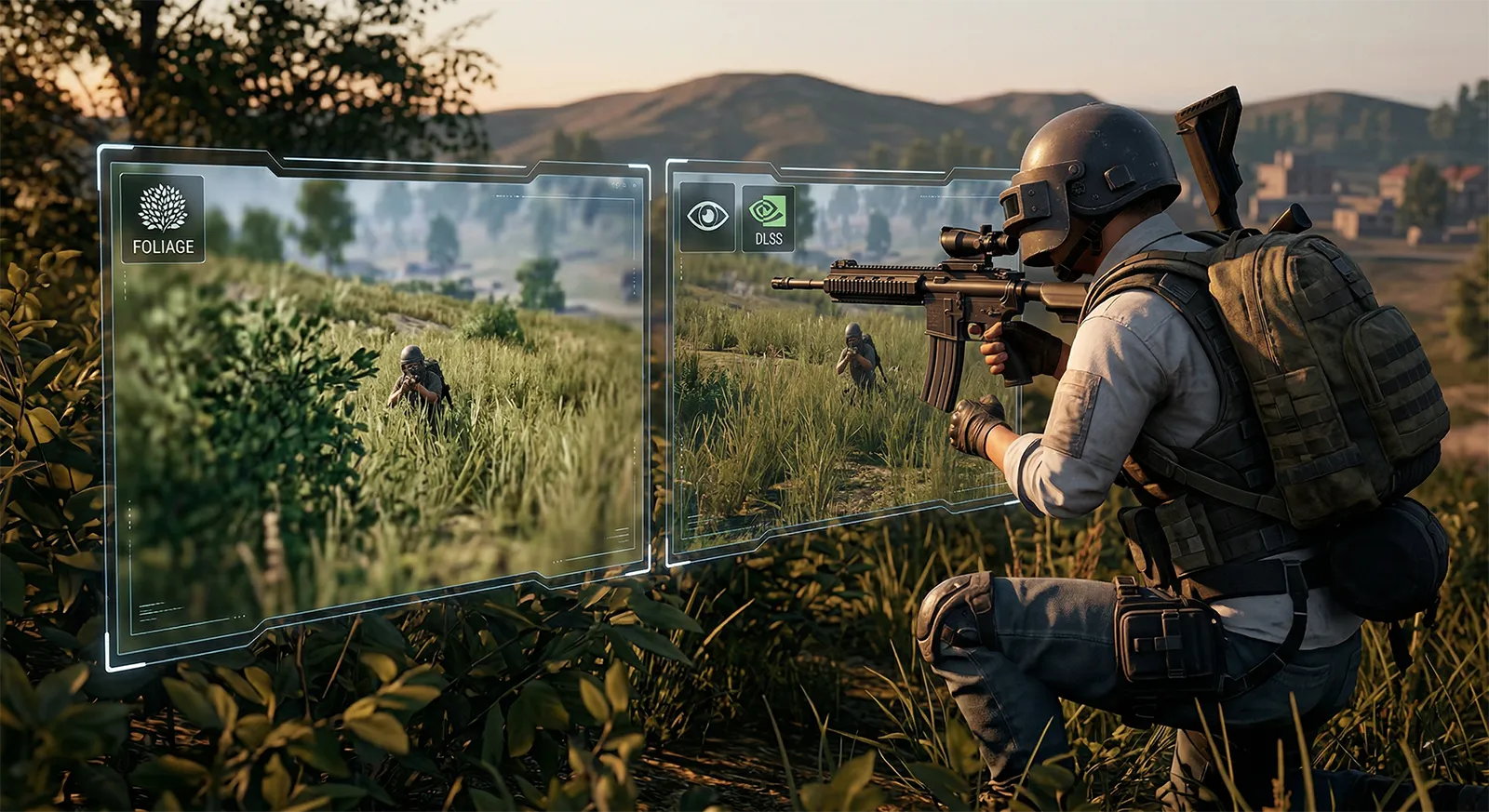Click the eye visibility icon
This screenshot has height=812, width=1489.
707,217
